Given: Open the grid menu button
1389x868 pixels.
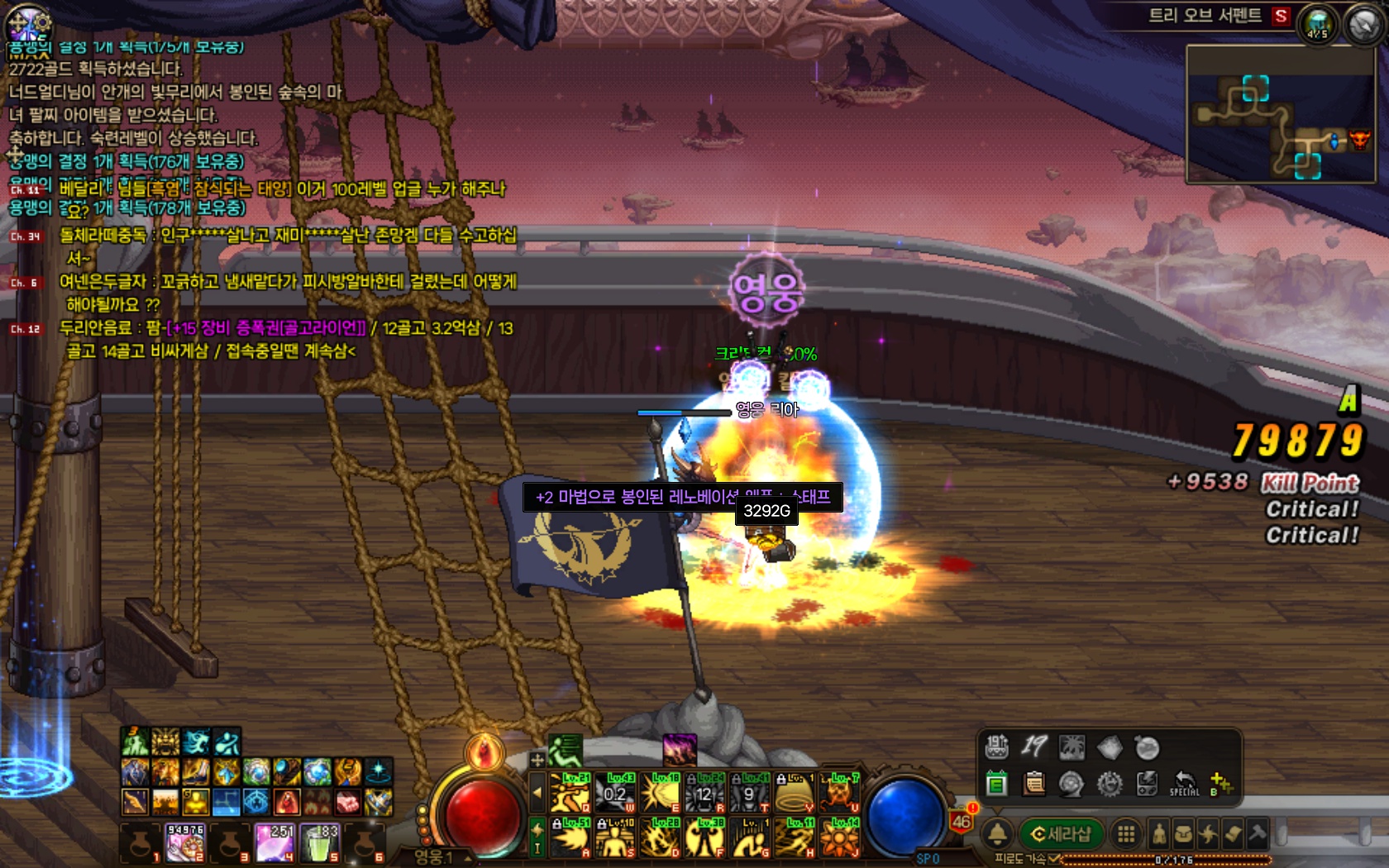Looking at the screenshot, I should click(1125, 834).
